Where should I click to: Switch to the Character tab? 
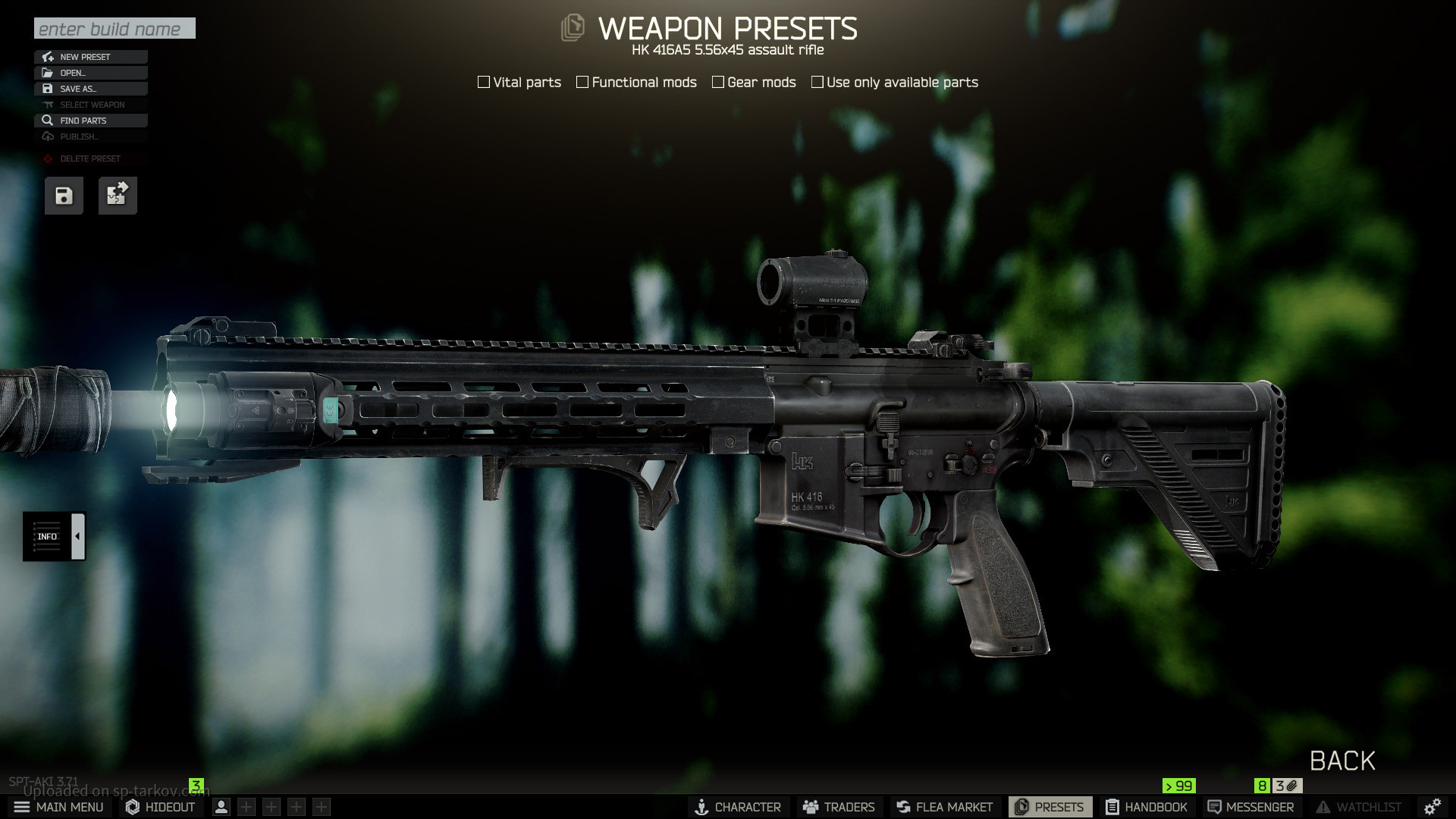(x=738, y=807)
